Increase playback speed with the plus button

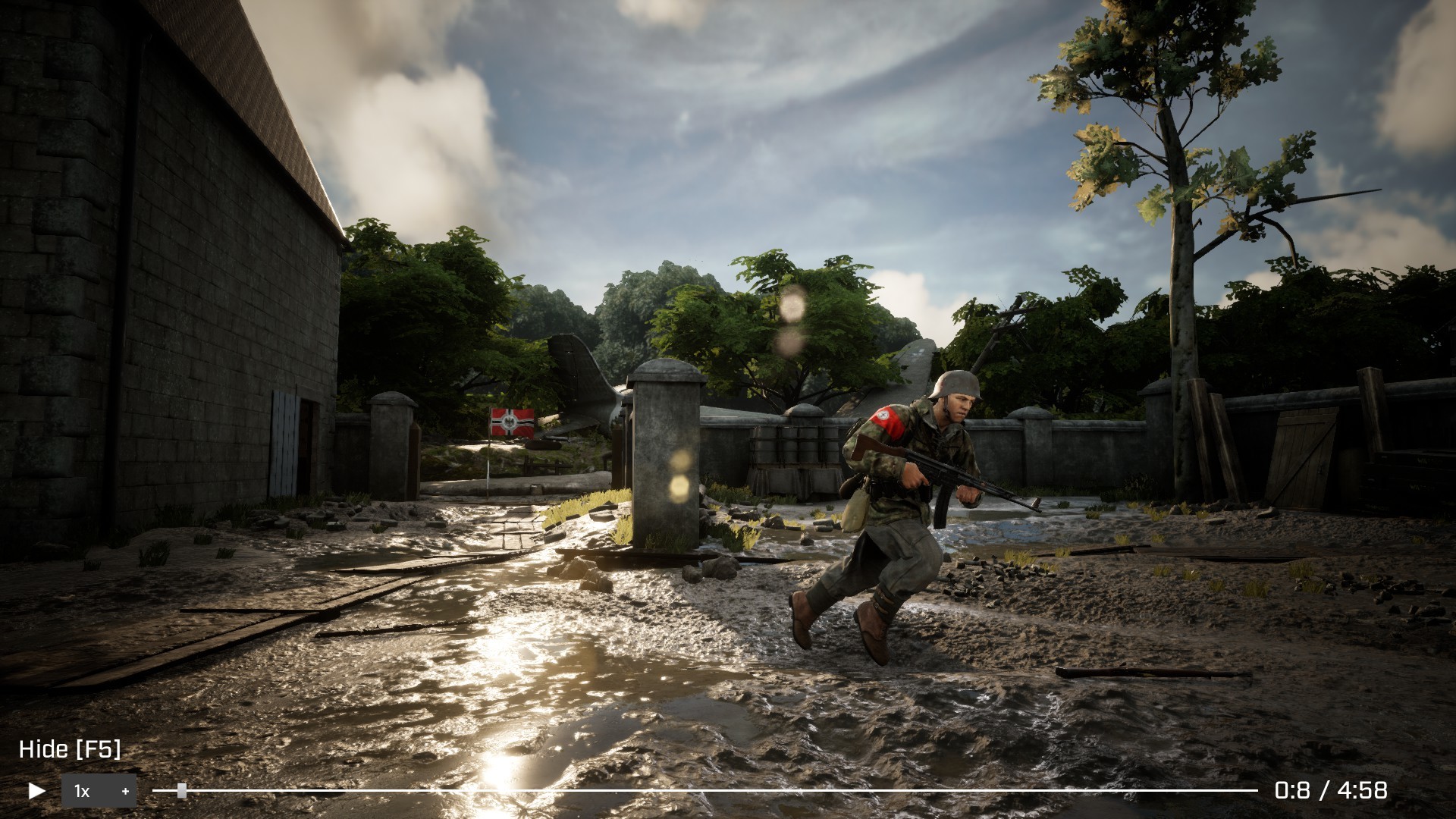pos(125,791)
